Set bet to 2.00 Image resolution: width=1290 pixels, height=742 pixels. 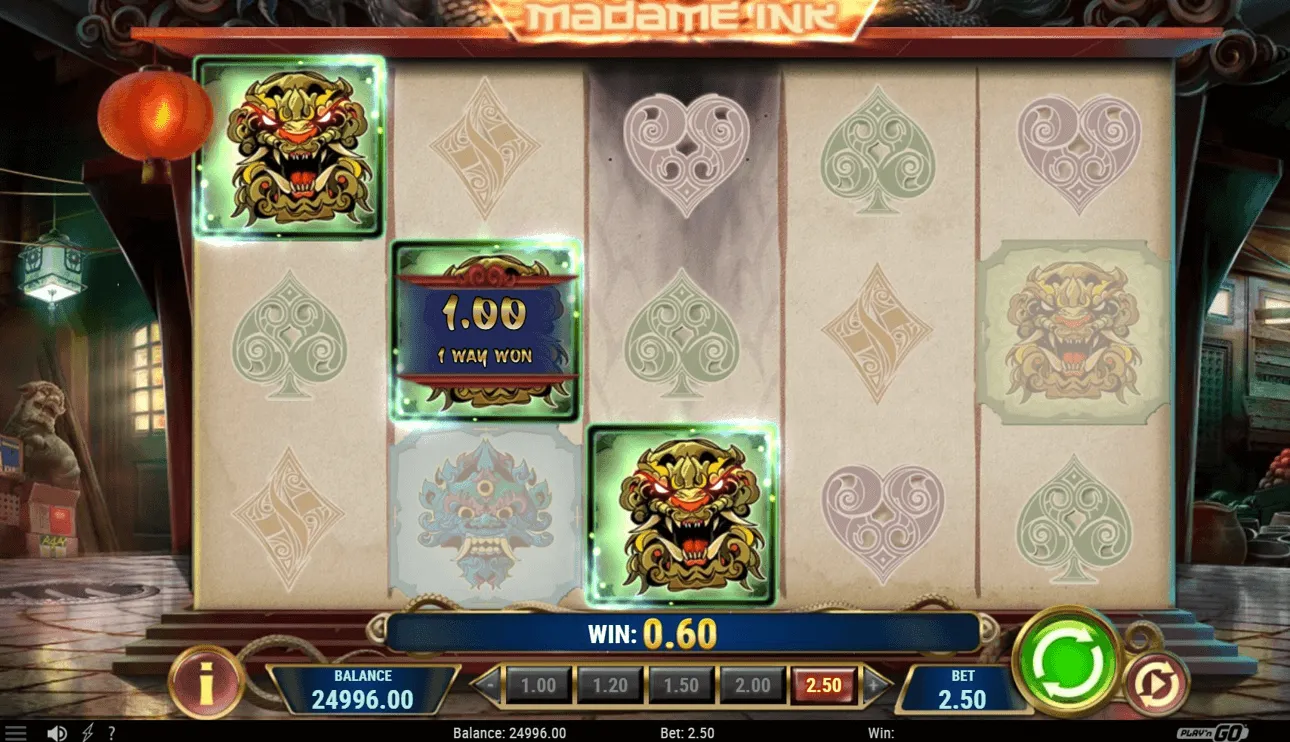(752, 686)
